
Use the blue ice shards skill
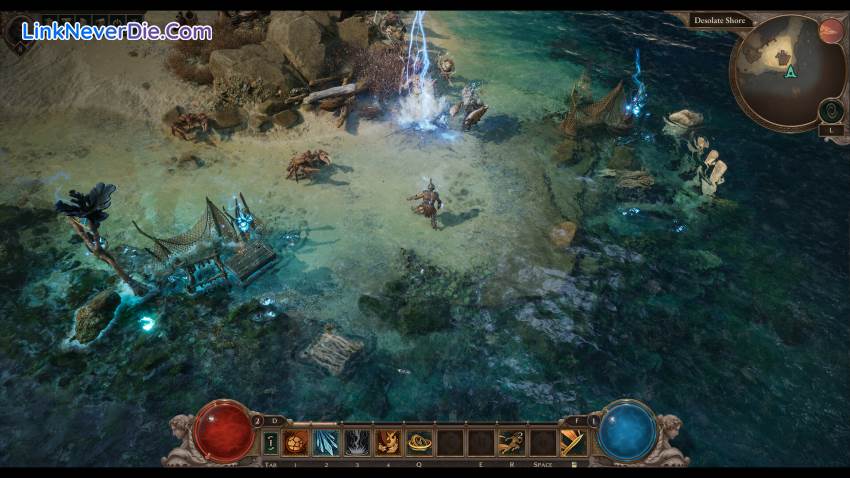tap(327, 442)
